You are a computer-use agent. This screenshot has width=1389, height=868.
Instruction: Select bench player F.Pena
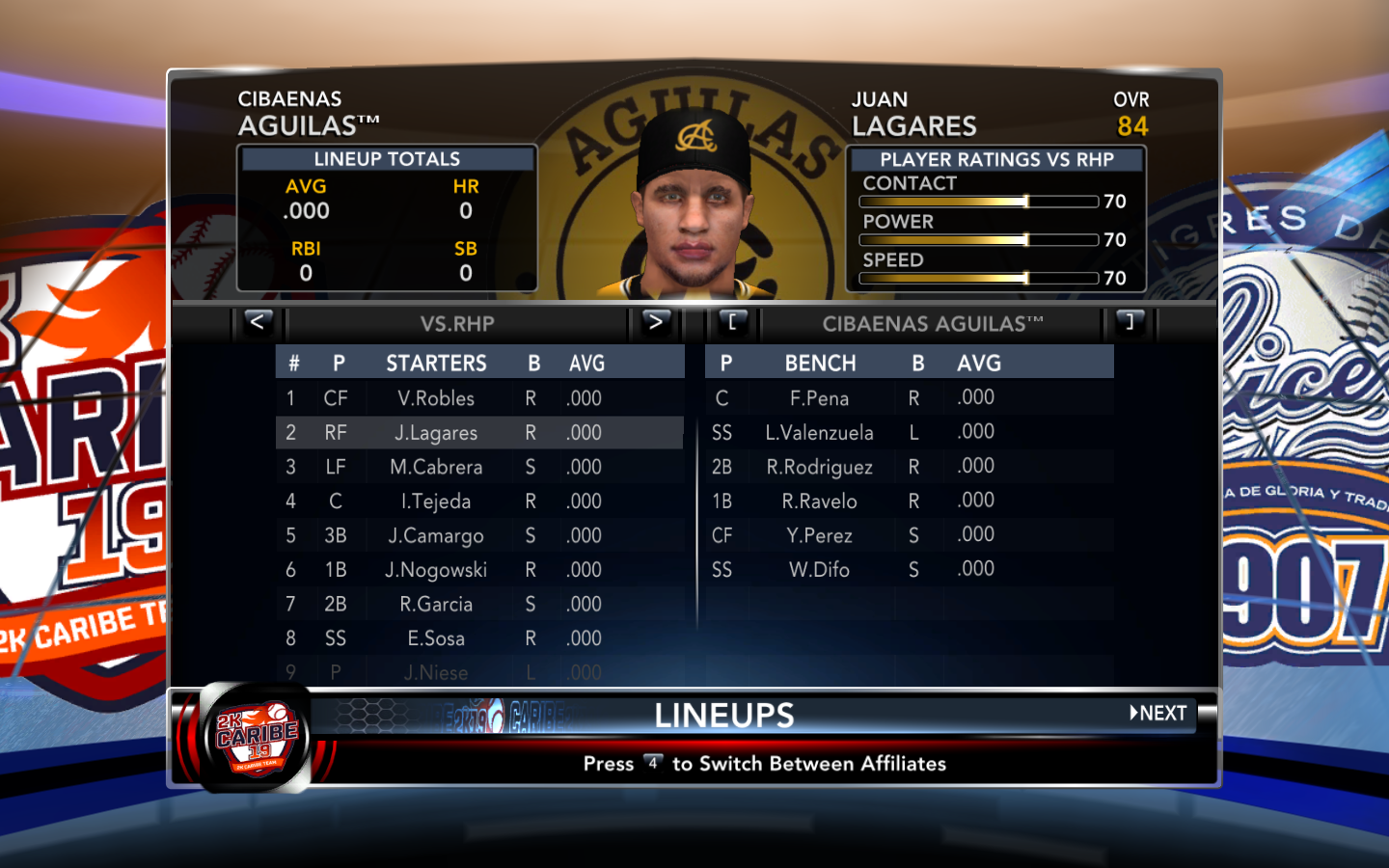(820, 398)
